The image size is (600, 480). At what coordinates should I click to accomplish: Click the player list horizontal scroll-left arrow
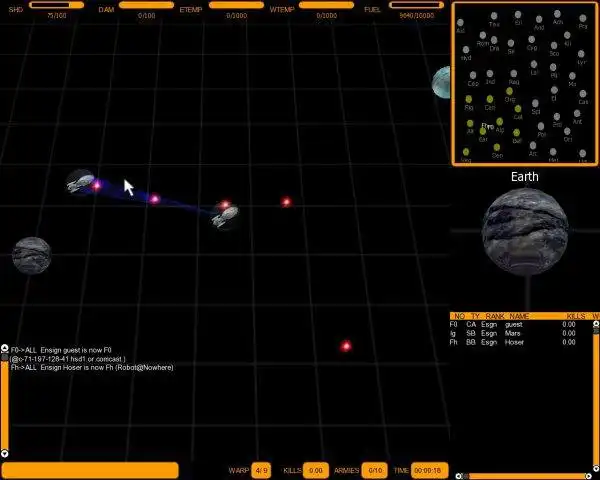(460, 475)
